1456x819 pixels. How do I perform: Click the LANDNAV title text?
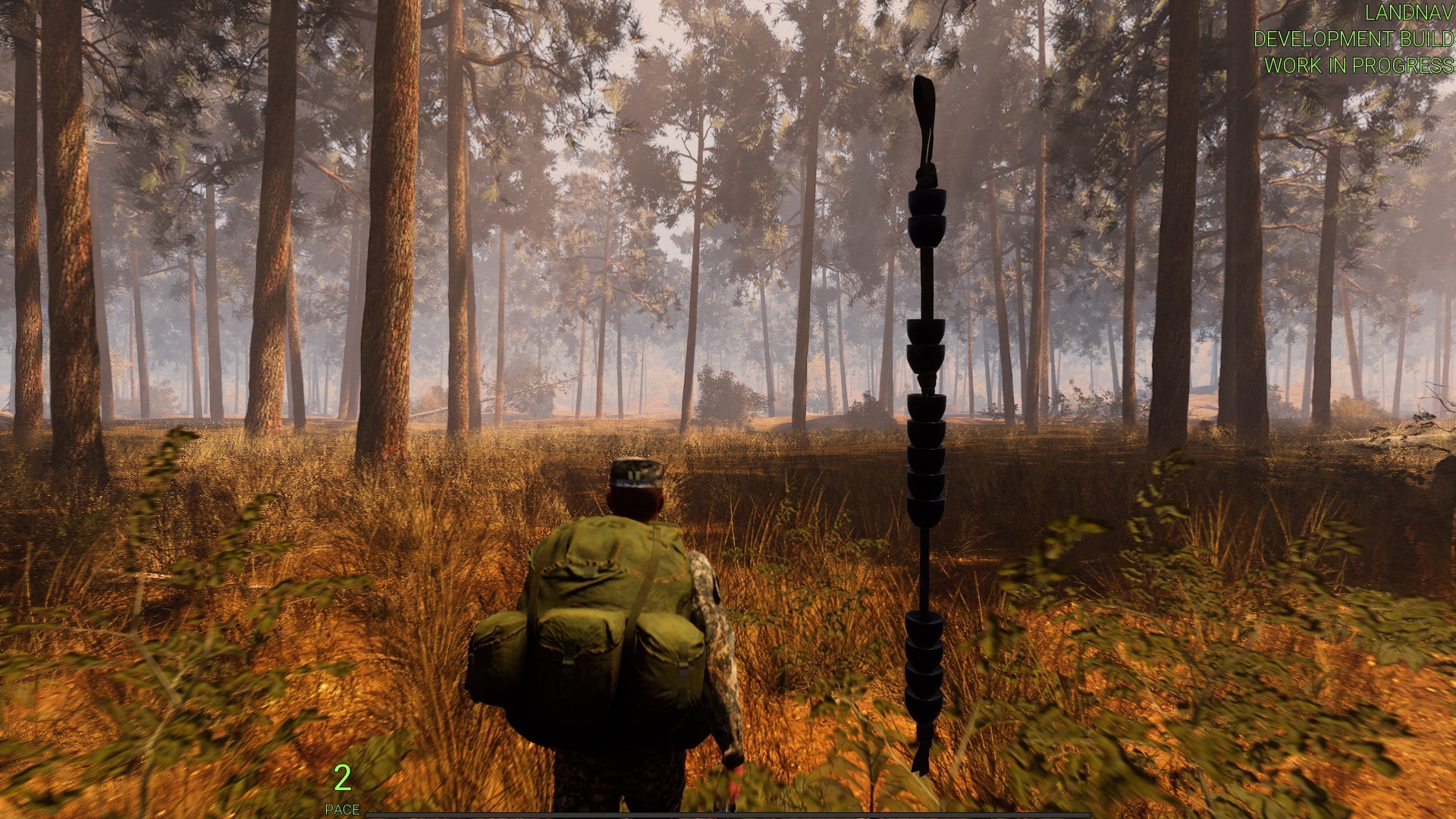pyautogui.click(x=1412, y=12)
